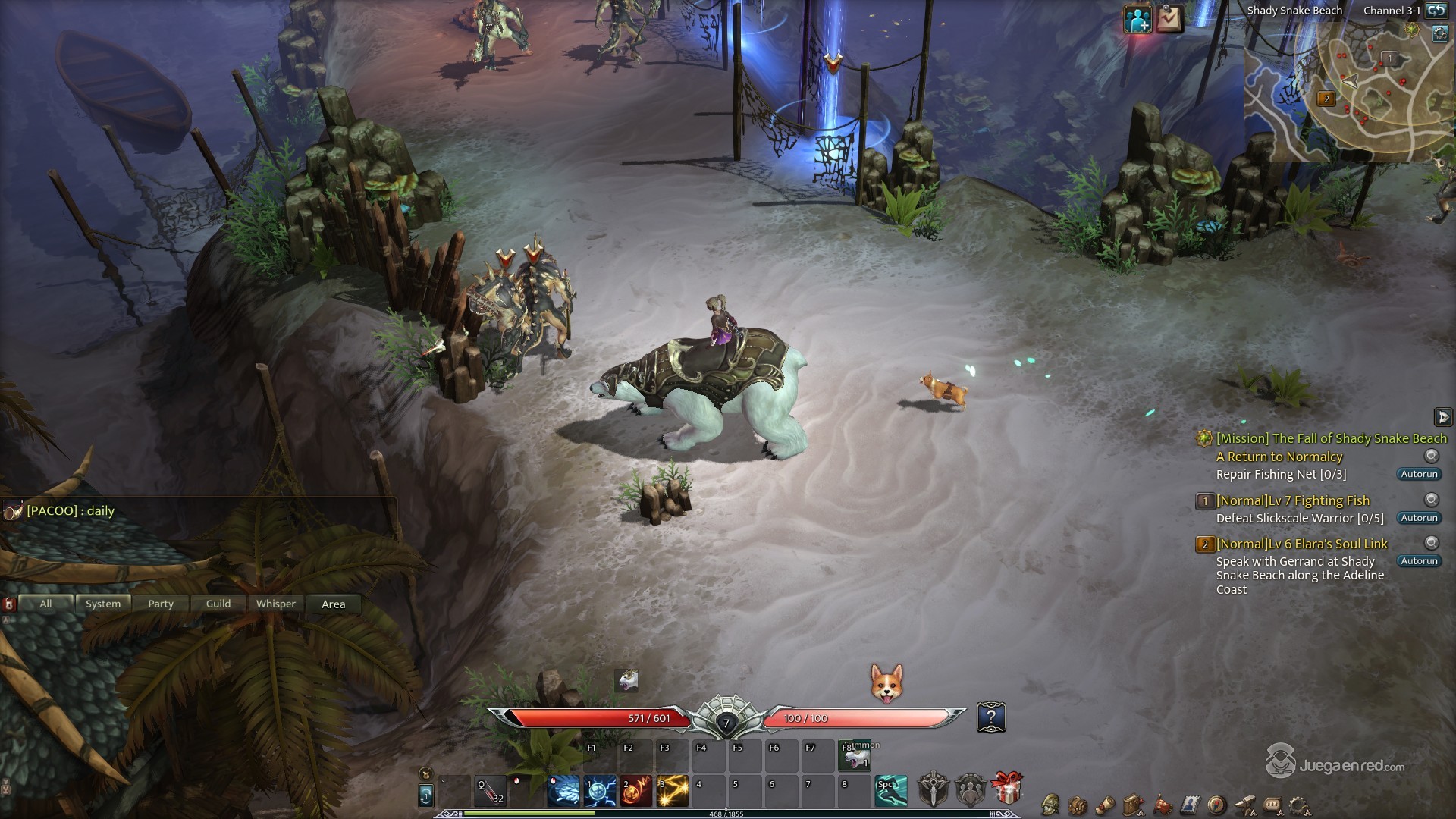Show the Area chat tab
Screen dimensions: 1456x819
(x=334, y=604)
